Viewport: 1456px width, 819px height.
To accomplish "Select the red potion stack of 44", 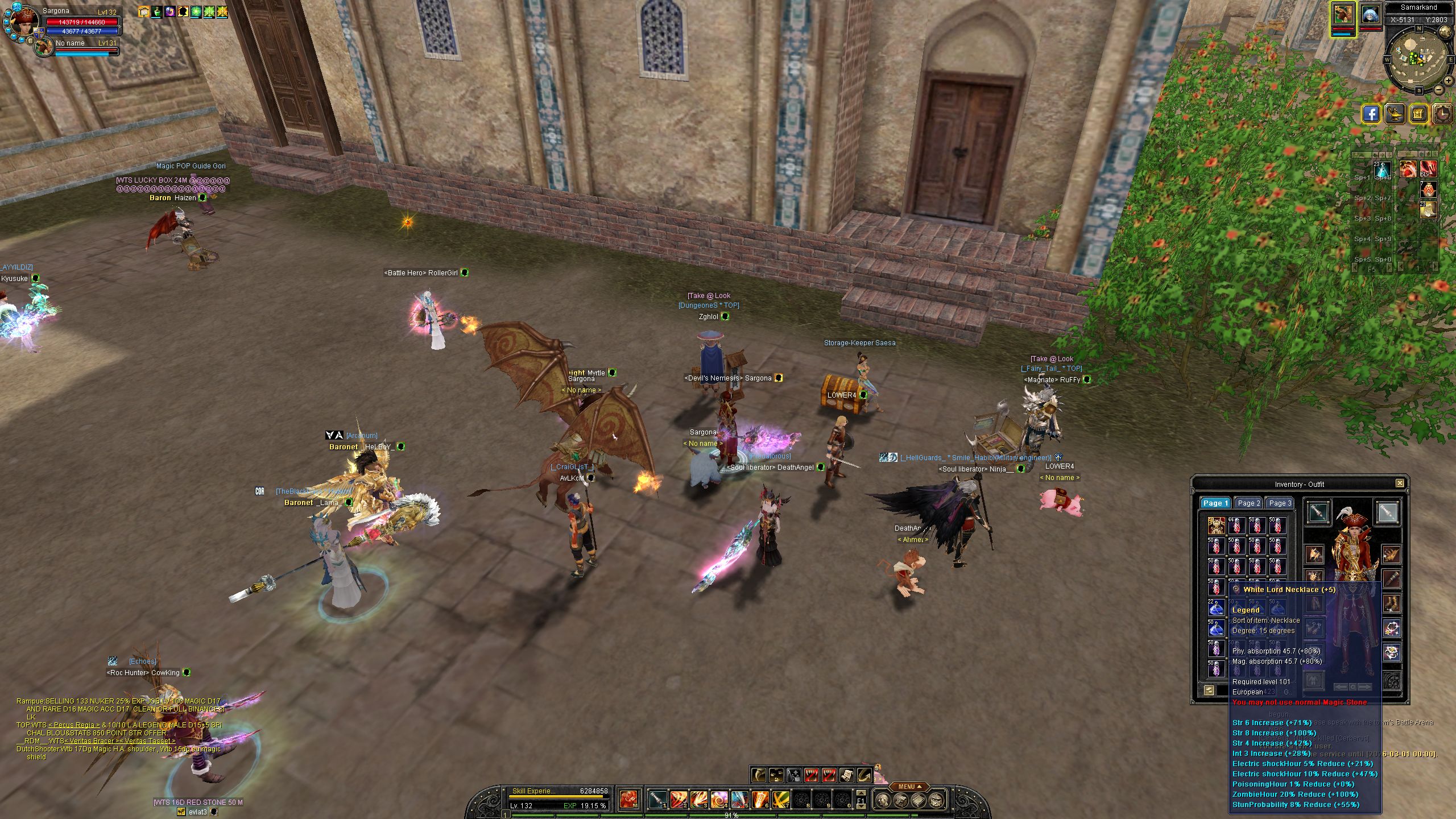I will [1236, 526].
